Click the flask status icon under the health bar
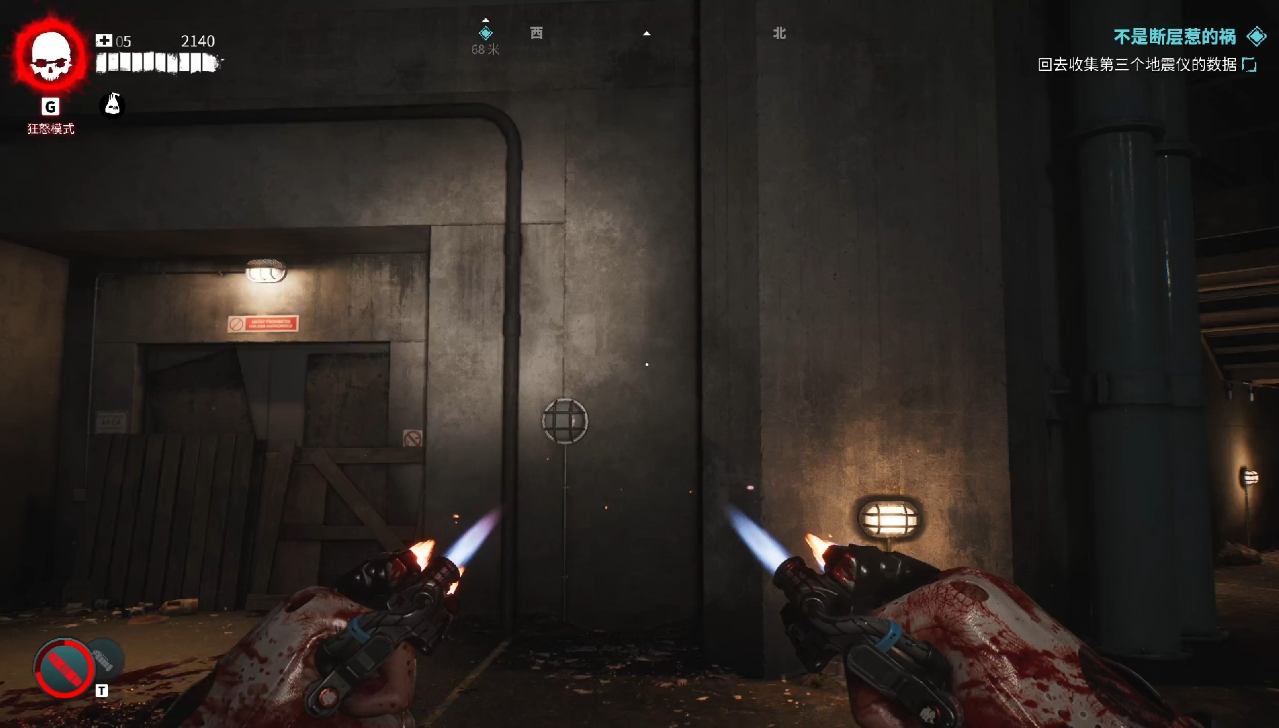The height and width of the screenshot is (728, 1279). click(113, 104)
